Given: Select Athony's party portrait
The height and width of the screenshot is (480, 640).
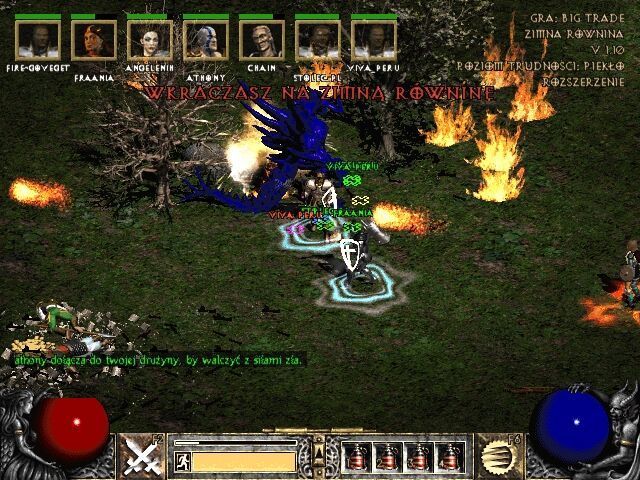Looking at the screenshot, I should tap(206, 41).
